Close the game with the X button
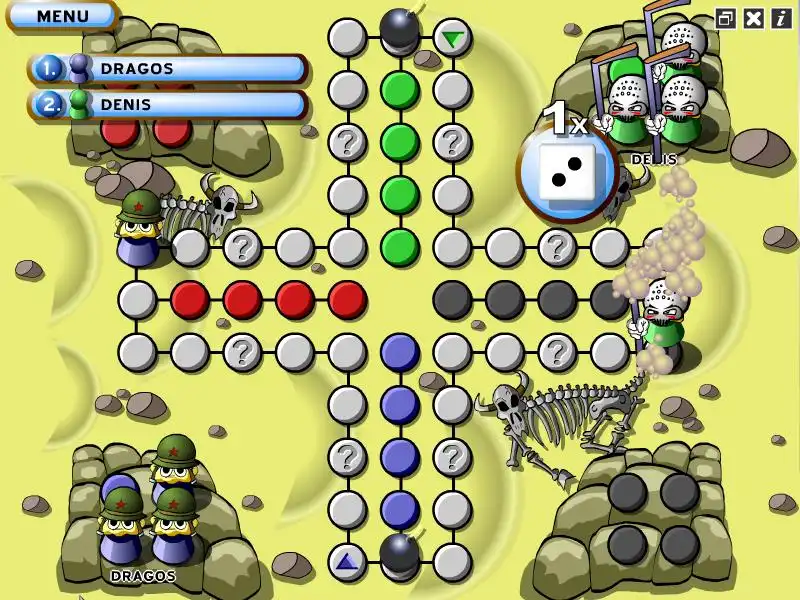The width and height of the screenshot is (800, 600). click(754, 18)
